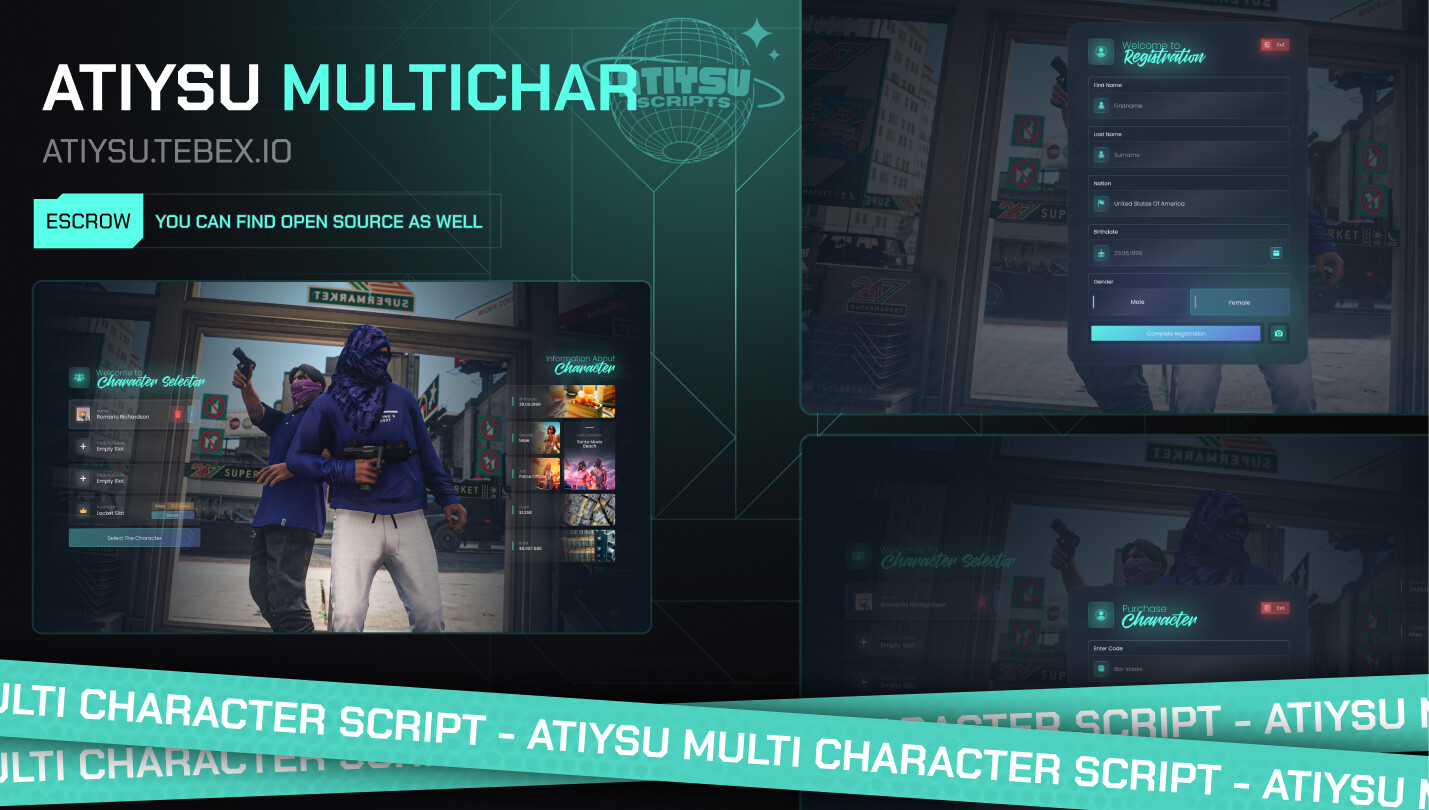Click the user icon beside the Registration title

coord(1100,52)
